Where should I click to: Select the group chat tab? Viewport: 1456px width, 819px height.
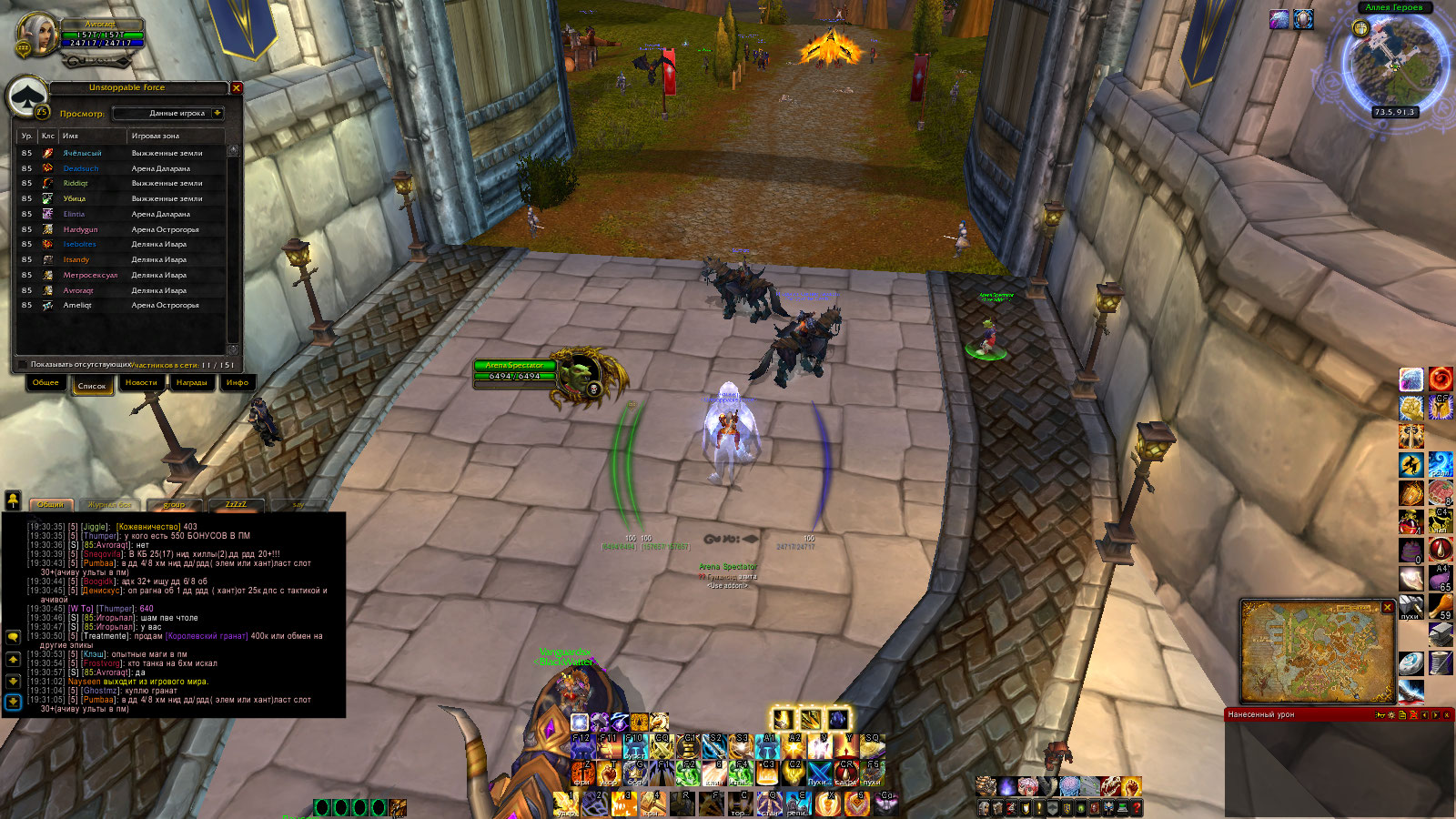[174, 504]
